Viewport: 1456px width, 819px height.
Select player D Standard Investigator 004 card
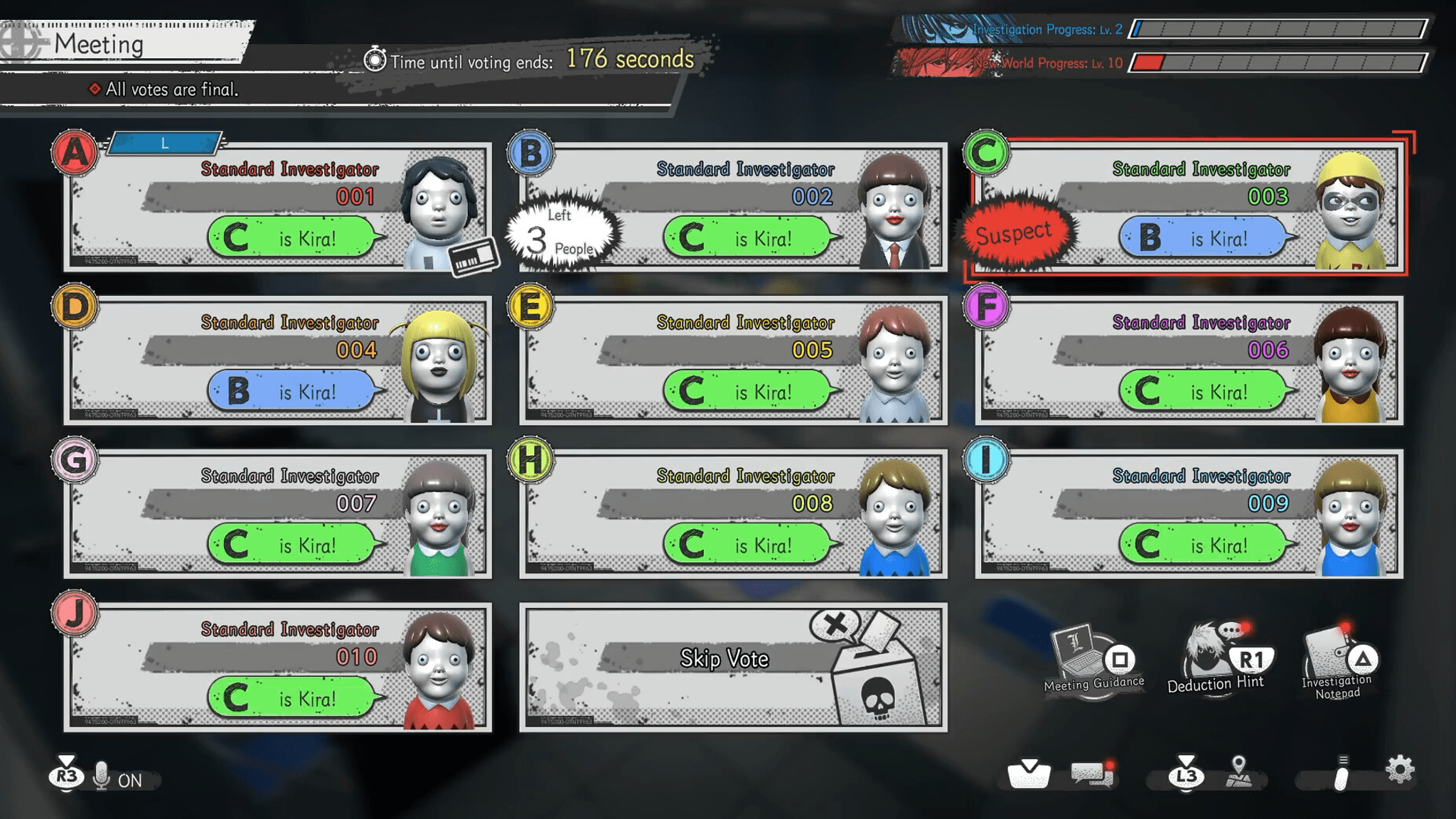(x=277, y=360)
